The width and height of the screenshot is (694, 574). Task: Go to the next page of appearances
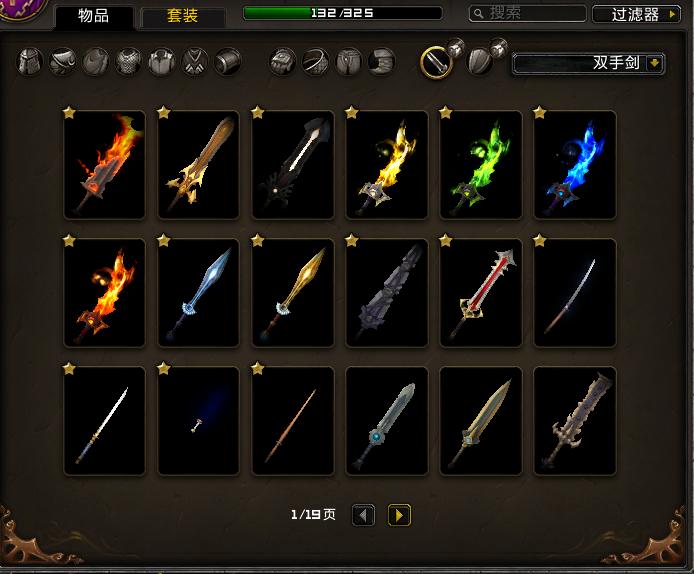click(399, 515)
